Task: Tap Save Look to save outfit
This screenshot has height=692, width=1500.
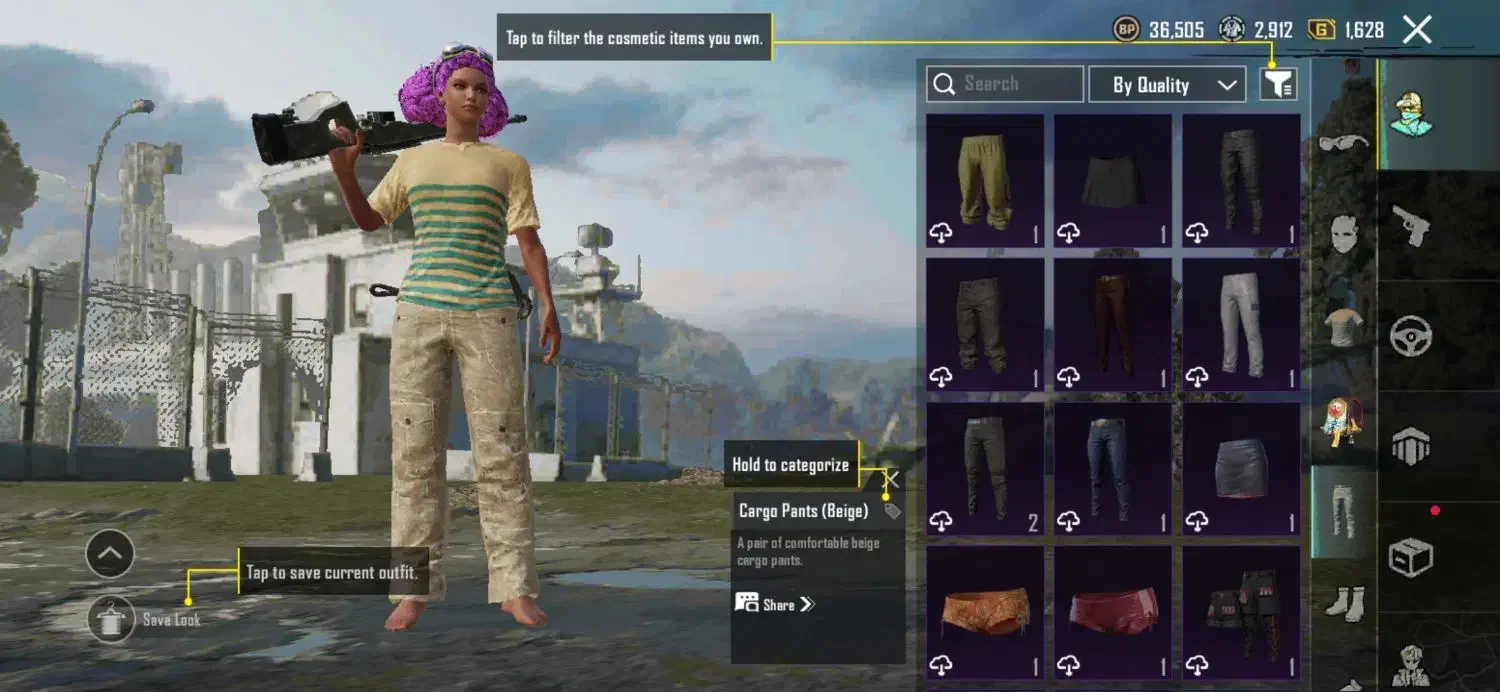Action: pyautogui.click(x=111, y=619)
